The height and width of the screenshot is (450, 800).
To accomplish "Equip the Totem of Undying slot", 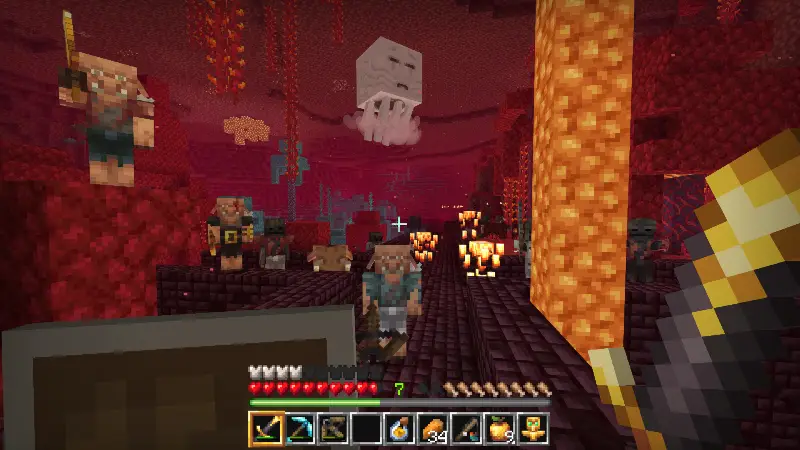I will tap(533, 428).
